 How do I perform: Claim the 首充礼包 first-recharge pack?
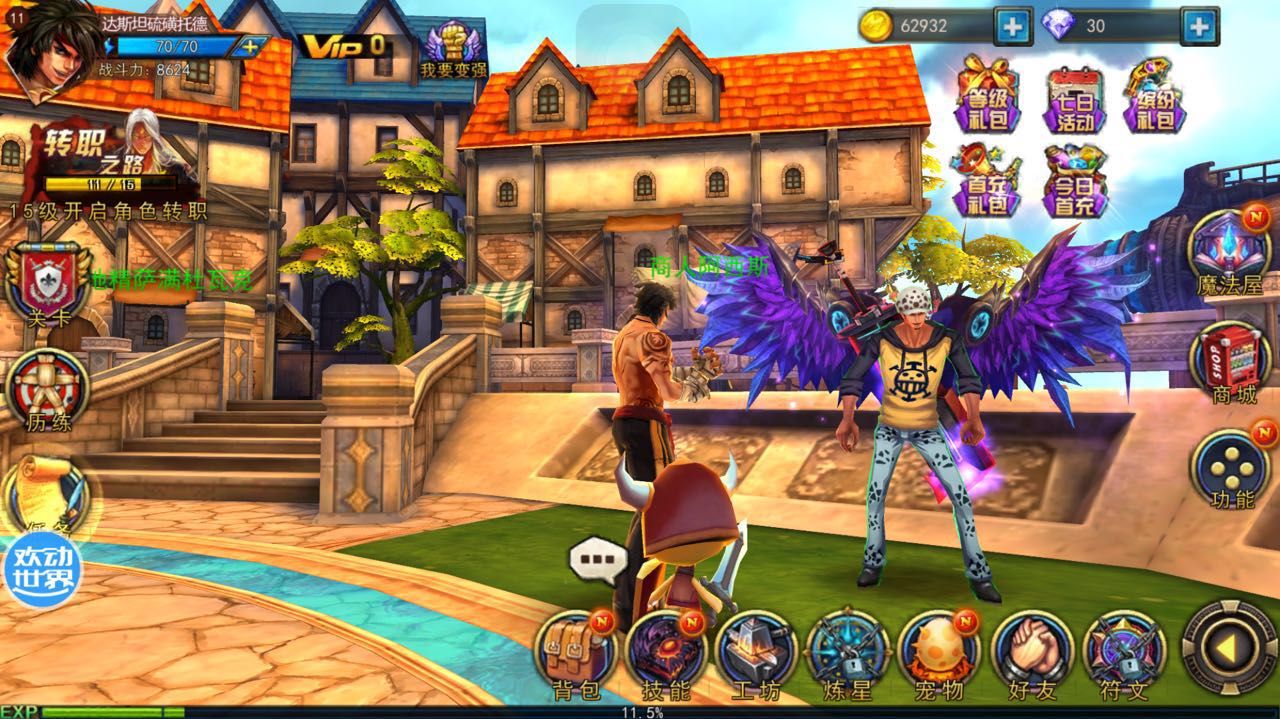click(984, 182)
